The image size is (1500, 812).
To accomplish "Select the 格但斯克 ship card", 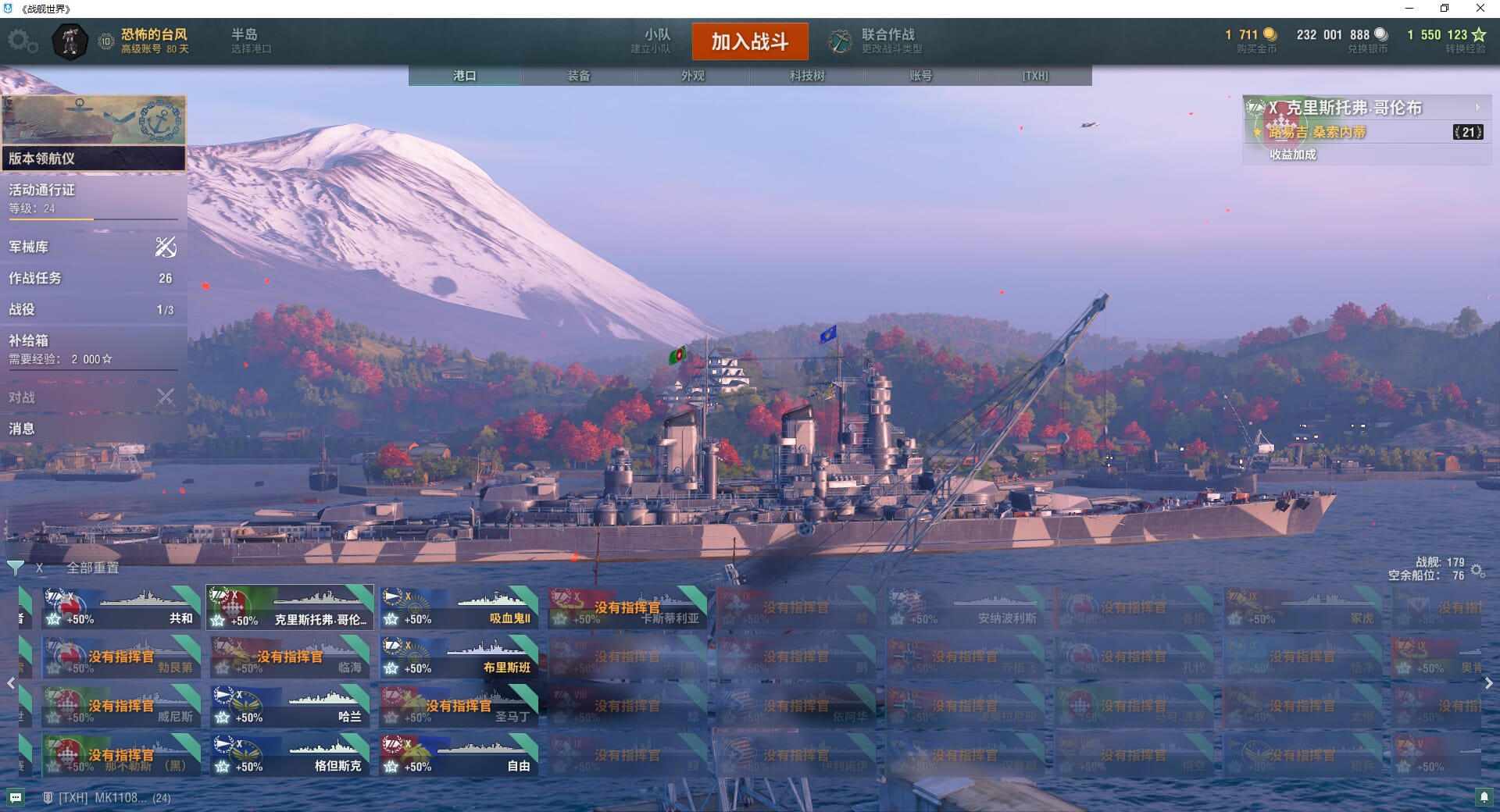I will tap(290, 756).
